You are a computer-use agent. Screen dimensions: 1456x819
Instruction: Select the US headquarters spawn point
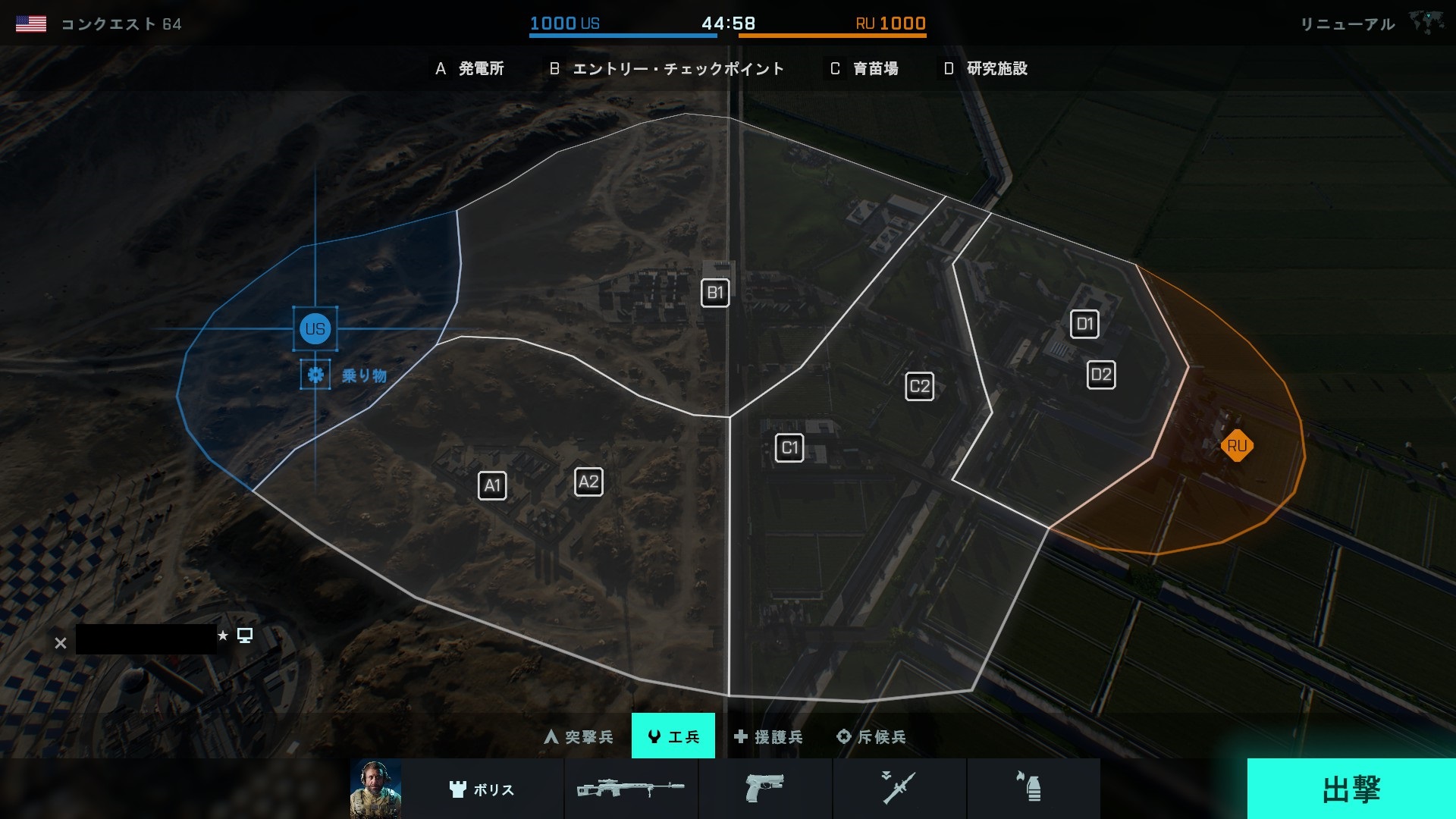coord(315,329)
